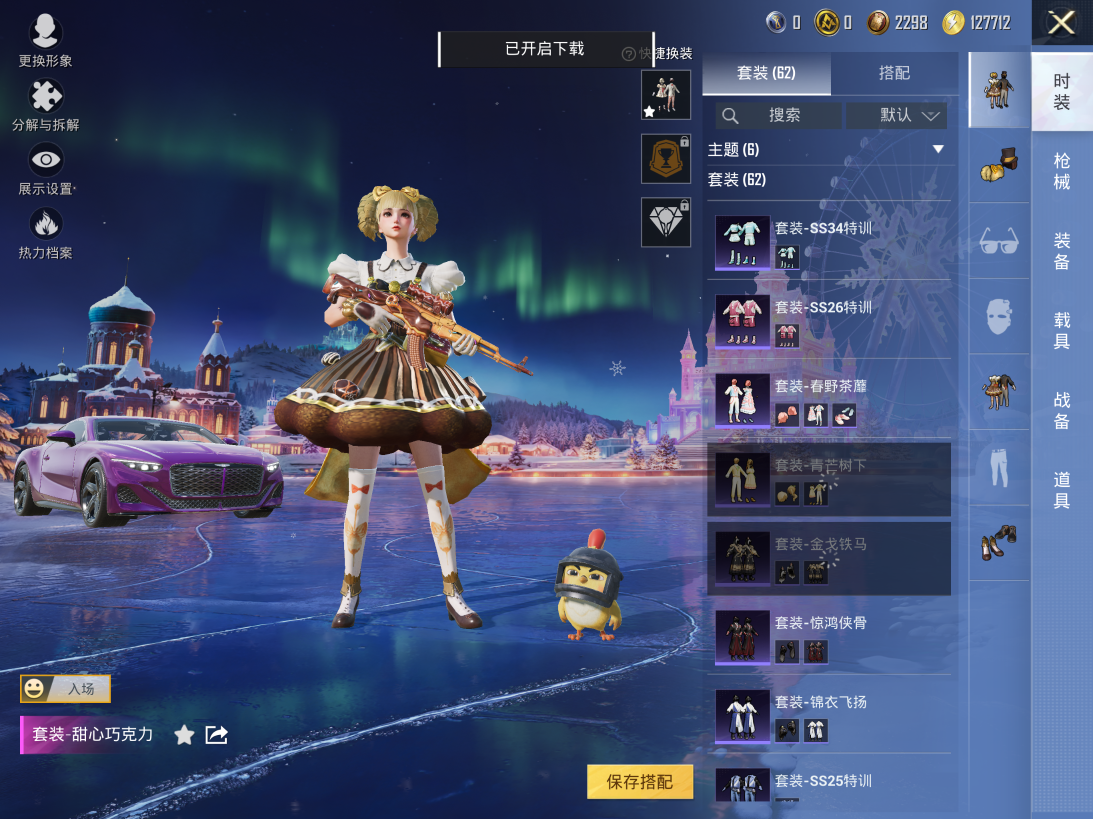The image size is (1093, 819).
Task: Open 展示设置 display settings
Action: [x=45, y=168]
